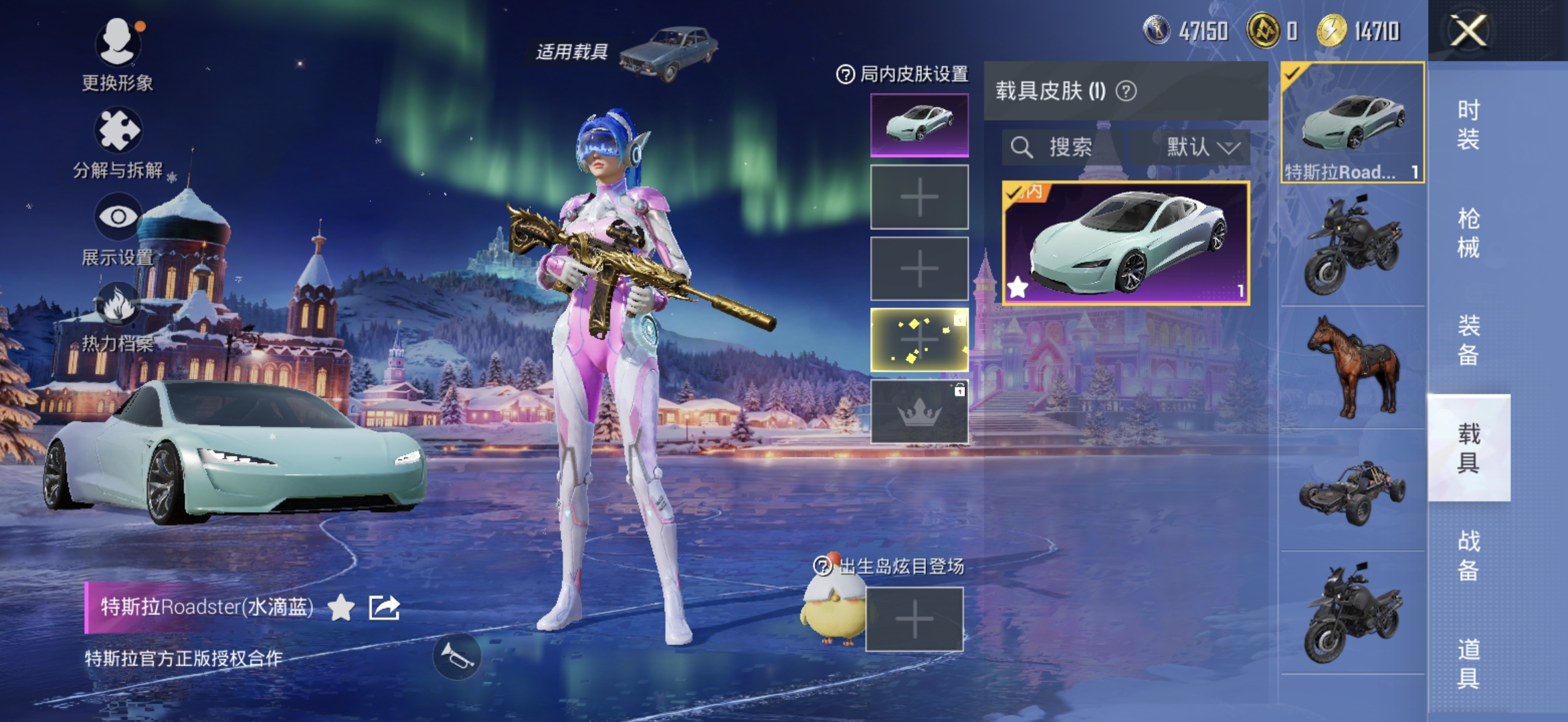
Task: Open 局内皮肤设置 help icon
Action: pyautogui.click(x=845, y=74)
